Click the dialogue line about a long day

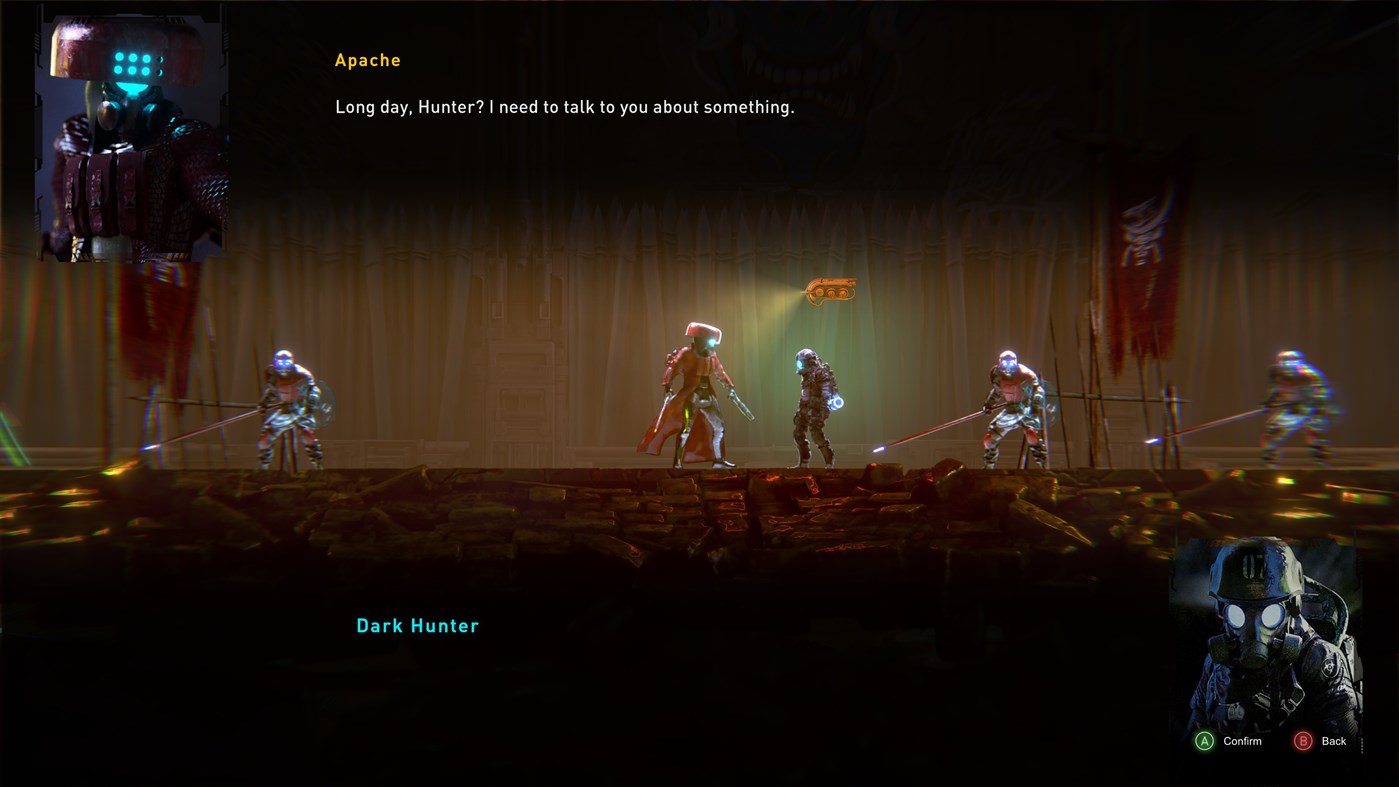[564, 105]
